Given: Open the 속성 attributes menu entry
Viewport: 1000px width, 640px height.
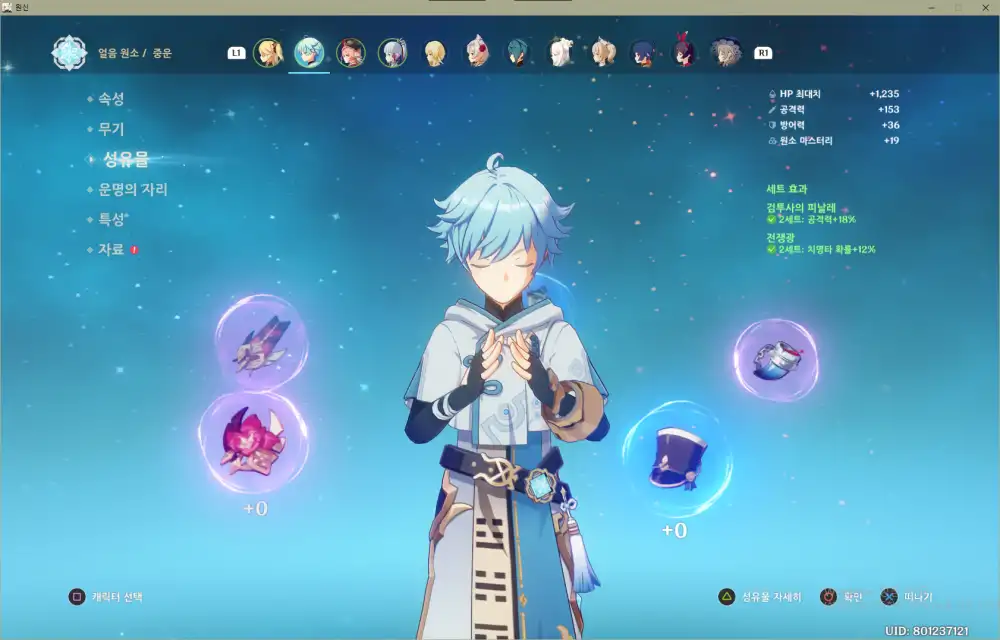Looking at the screenshot, I should coord(111,99).
